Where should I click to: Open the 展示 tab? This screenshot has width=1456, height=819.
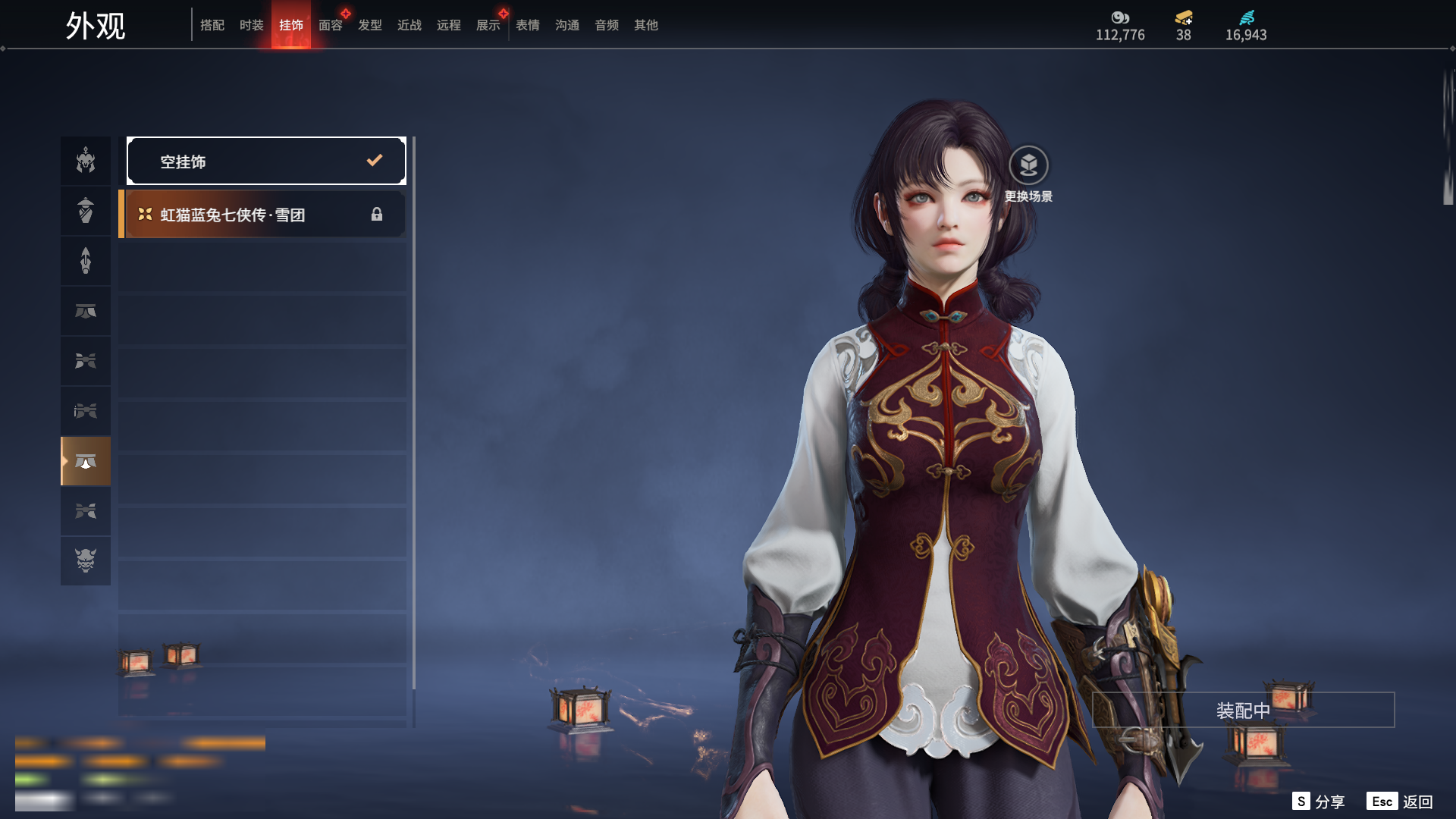pyautogui.click(x=488, y=25)
